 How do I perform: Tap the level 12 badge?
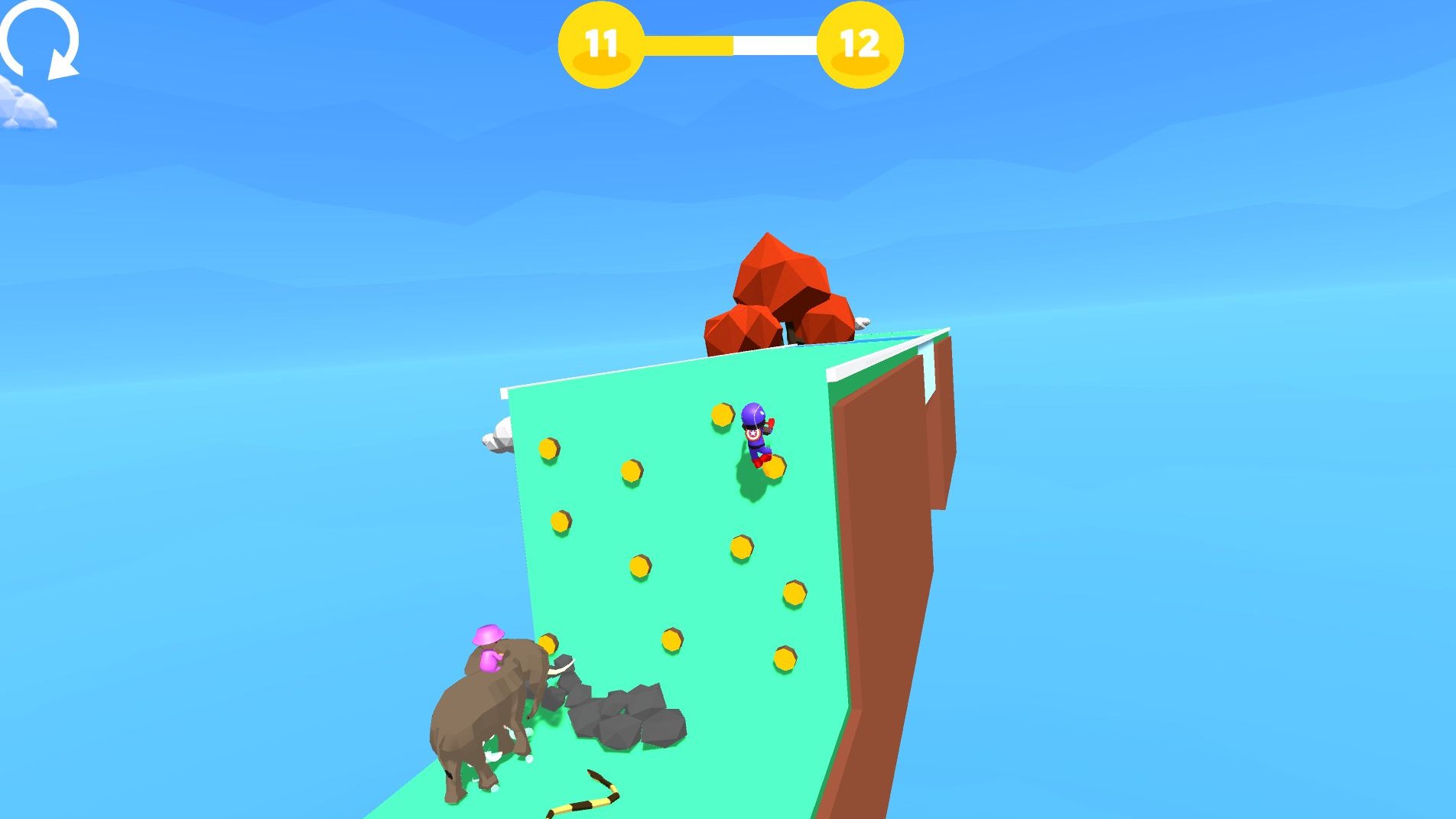(858, 44)
